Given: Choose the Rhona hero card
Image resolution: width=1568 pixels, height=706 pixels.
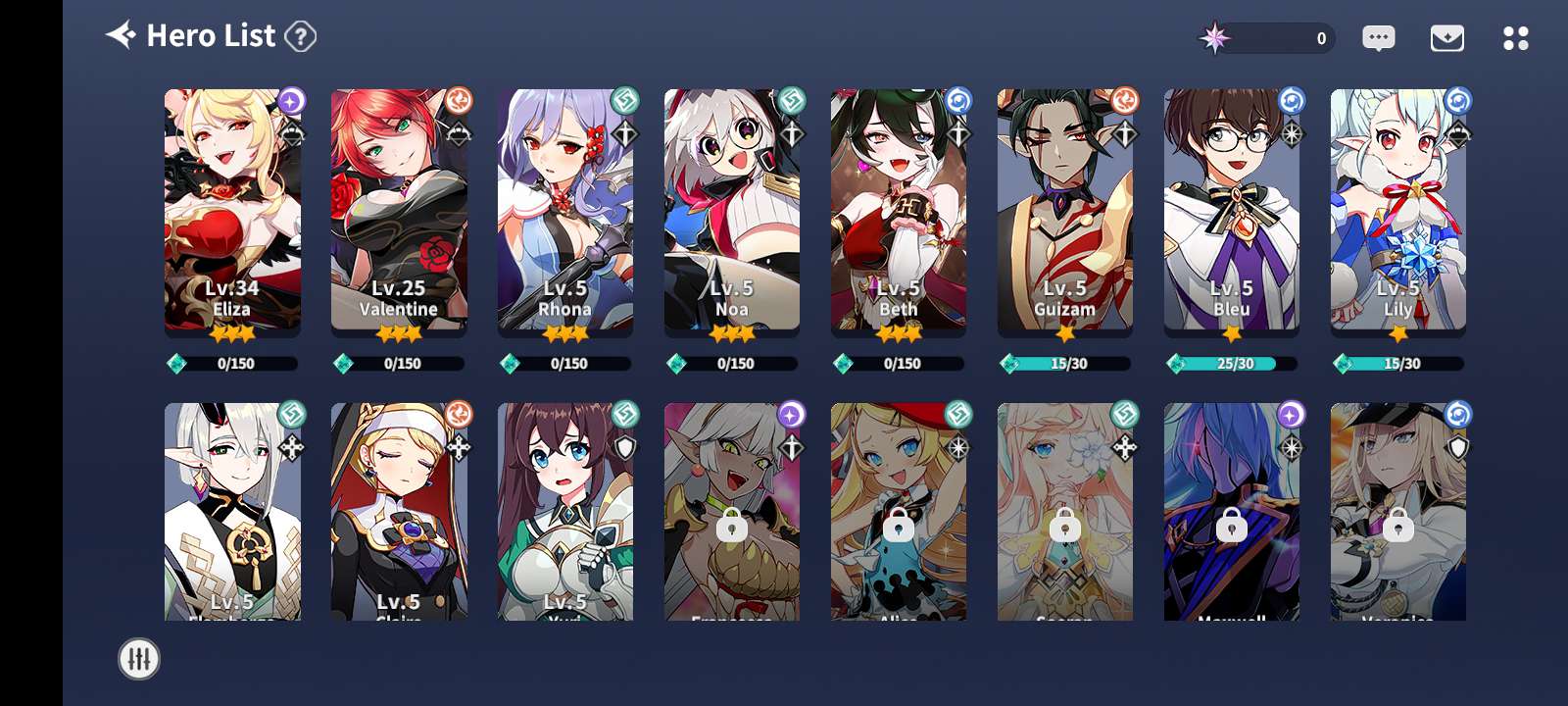Looking at the screenshot, I should [565, 211].
